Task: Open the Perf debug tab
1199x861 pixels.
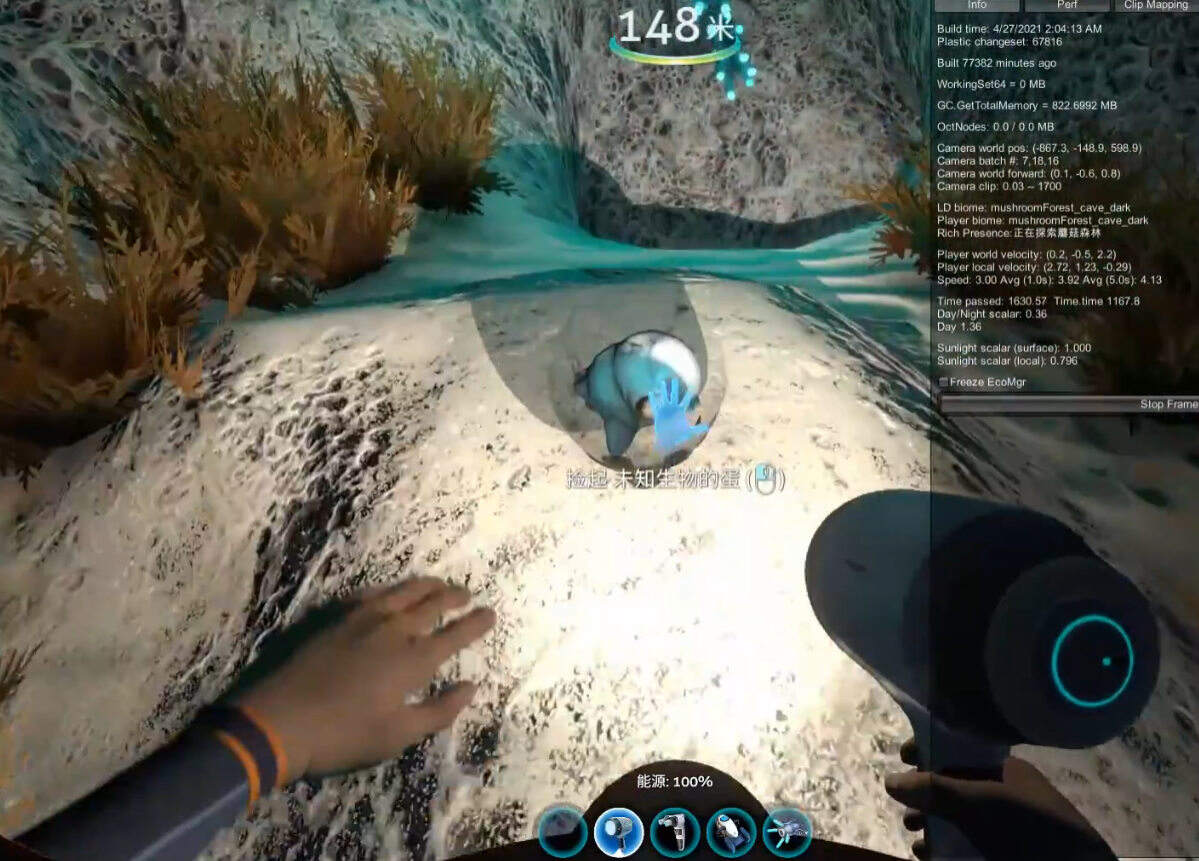Action: coord(1066,5)
